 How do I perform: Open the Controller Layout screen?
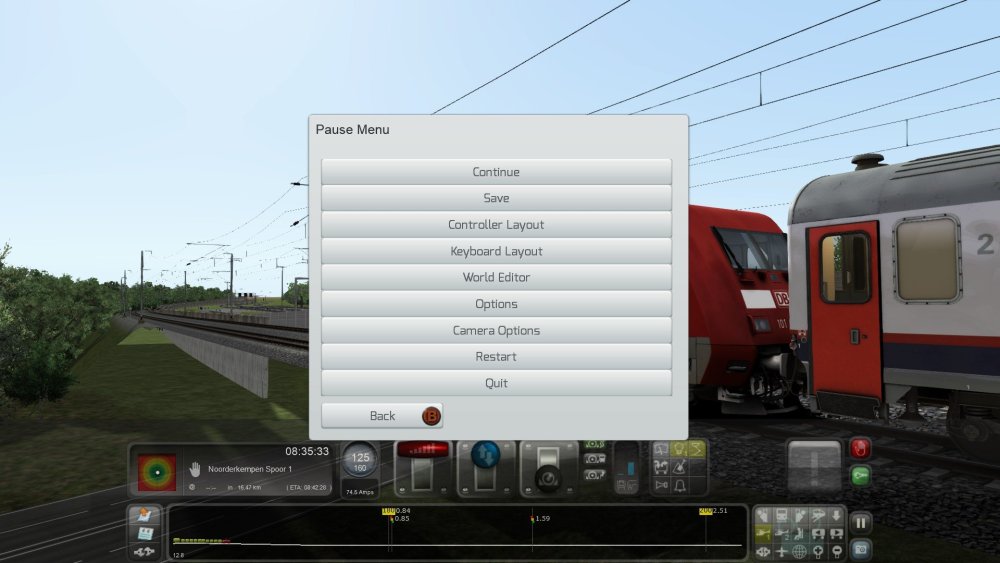pyautogui.click(x=496, y=225)
